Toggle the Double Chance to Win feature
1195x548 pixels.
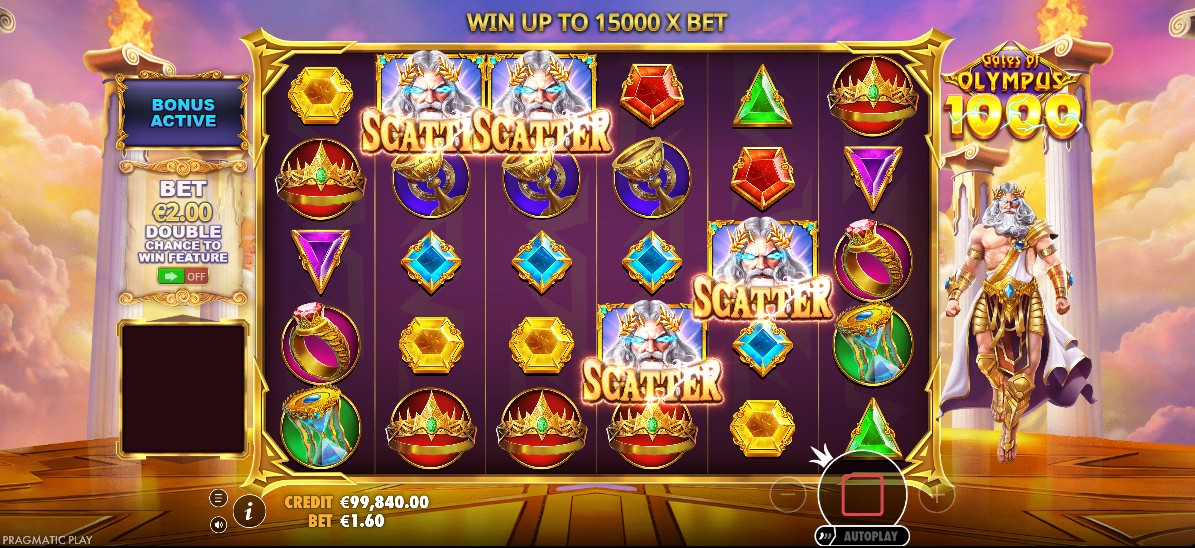click(x=183, y=275)
